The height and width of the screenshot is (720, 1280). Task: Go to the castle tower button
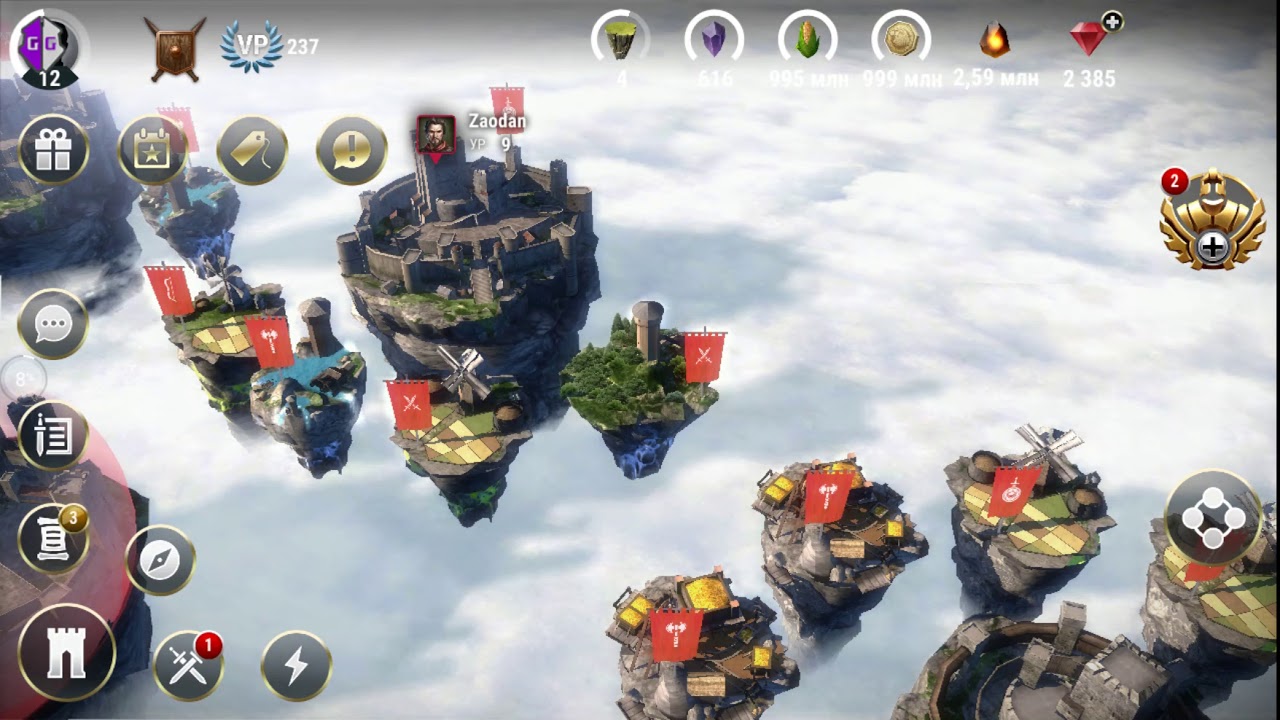(66, 652)
